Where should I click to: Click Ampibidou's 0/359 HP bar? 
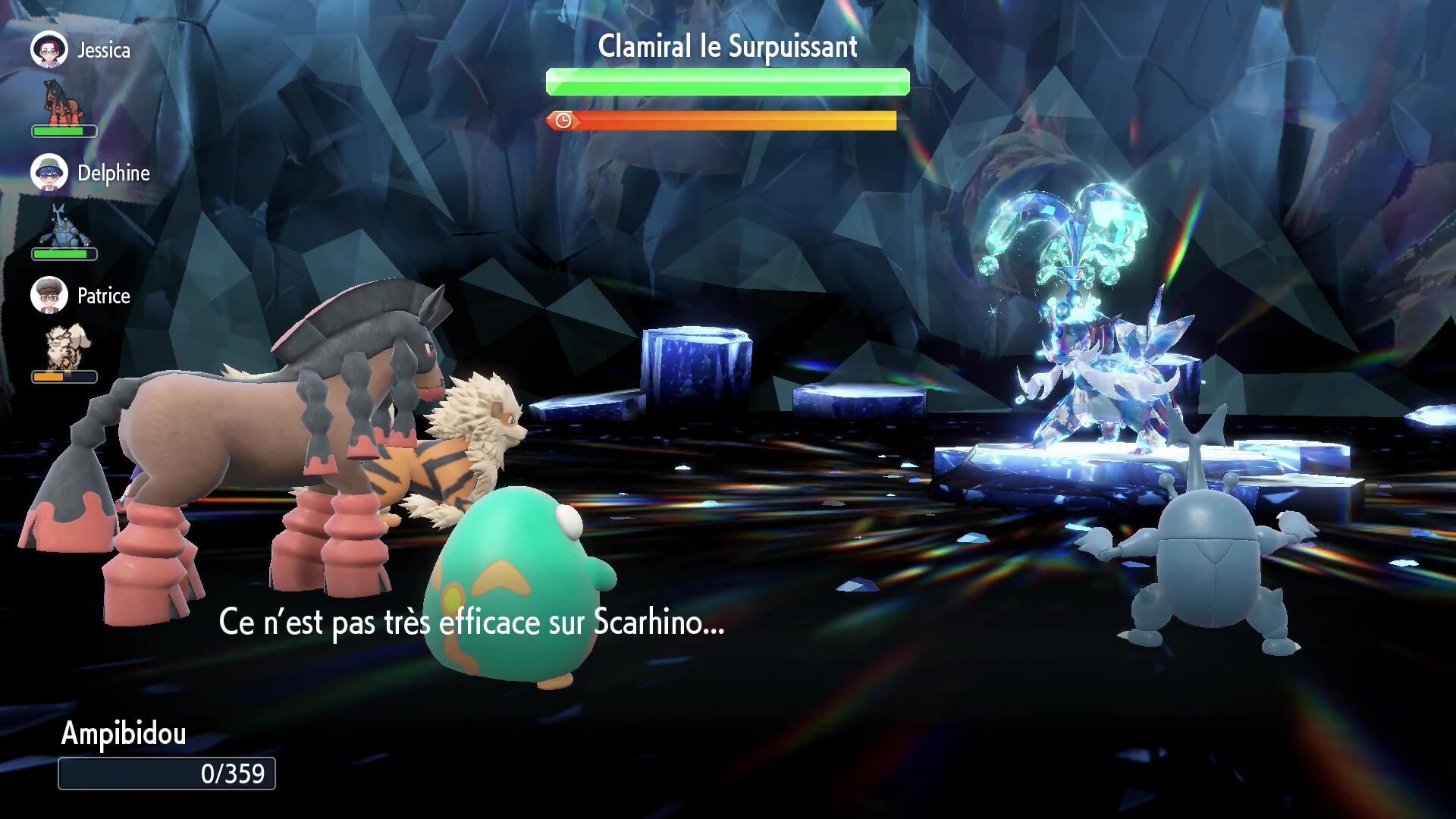point(166,773)
